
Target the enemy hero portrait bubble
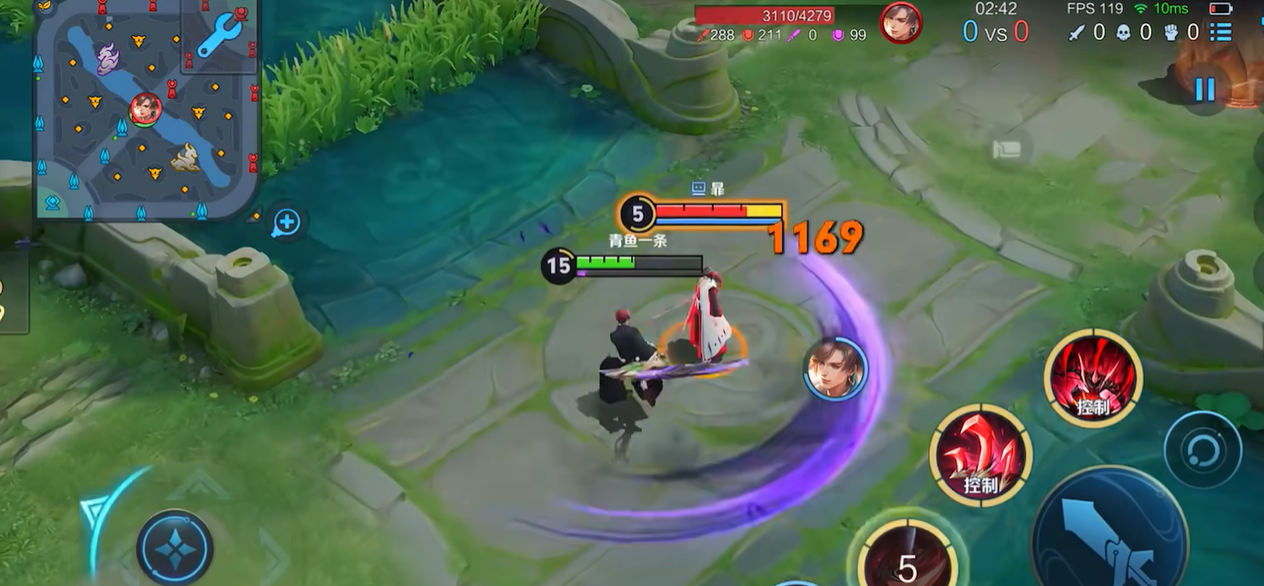click(835, 368)
